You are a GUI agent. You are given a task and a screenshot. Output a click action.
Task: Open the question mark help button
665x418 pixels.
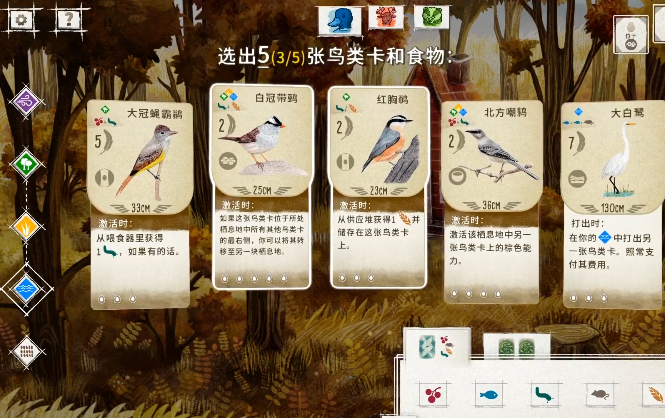pos(66,17)
